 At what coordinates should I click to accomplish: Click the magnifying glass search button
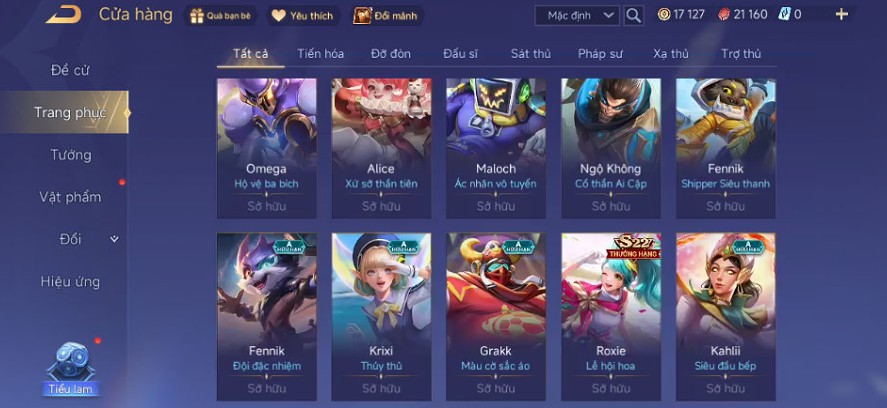point(633,15)
